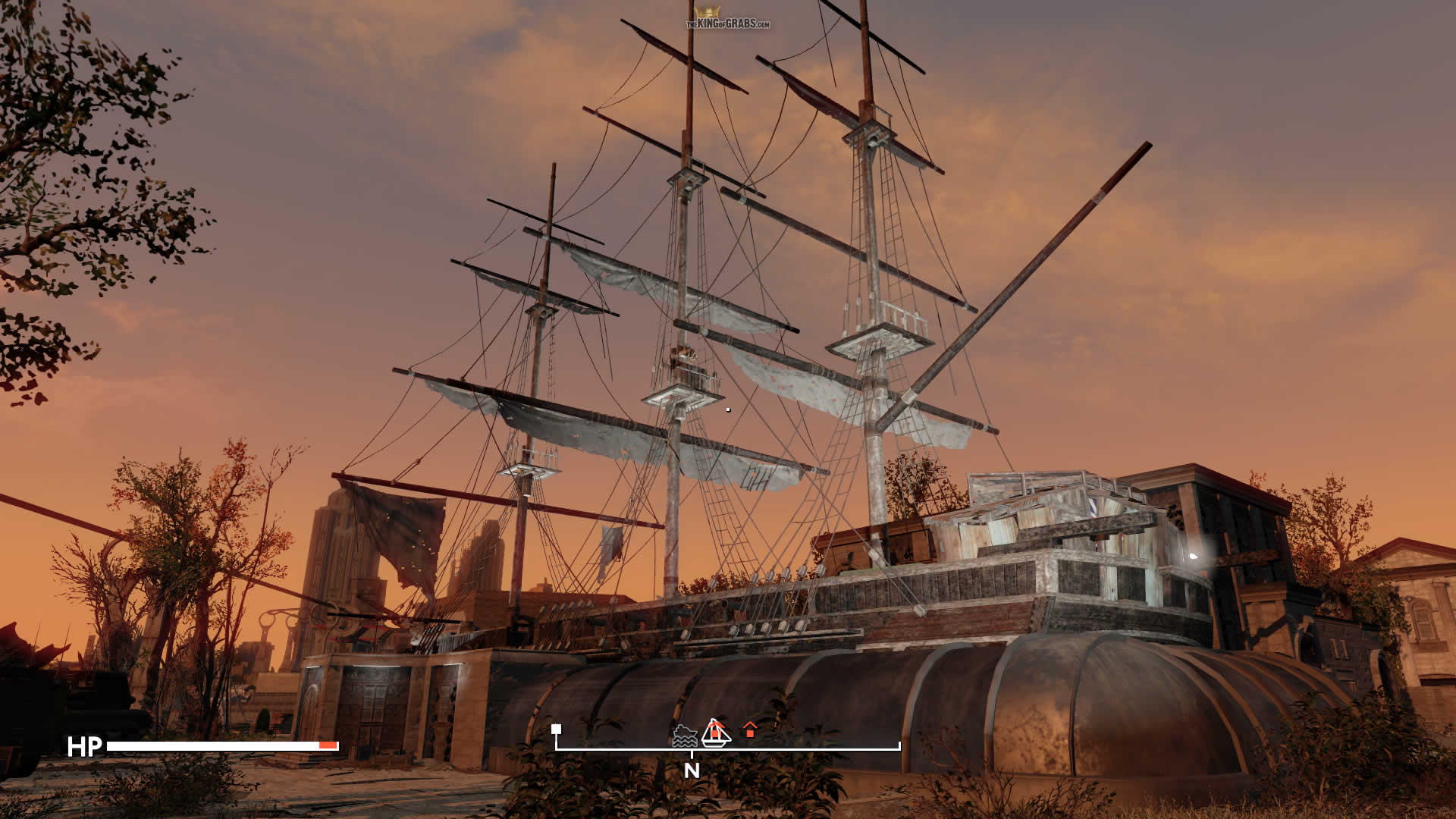The height and width of the screenshot is (819, 1456).
Task: Select the grey sunken ship location marker
Action: click(685, 736)
